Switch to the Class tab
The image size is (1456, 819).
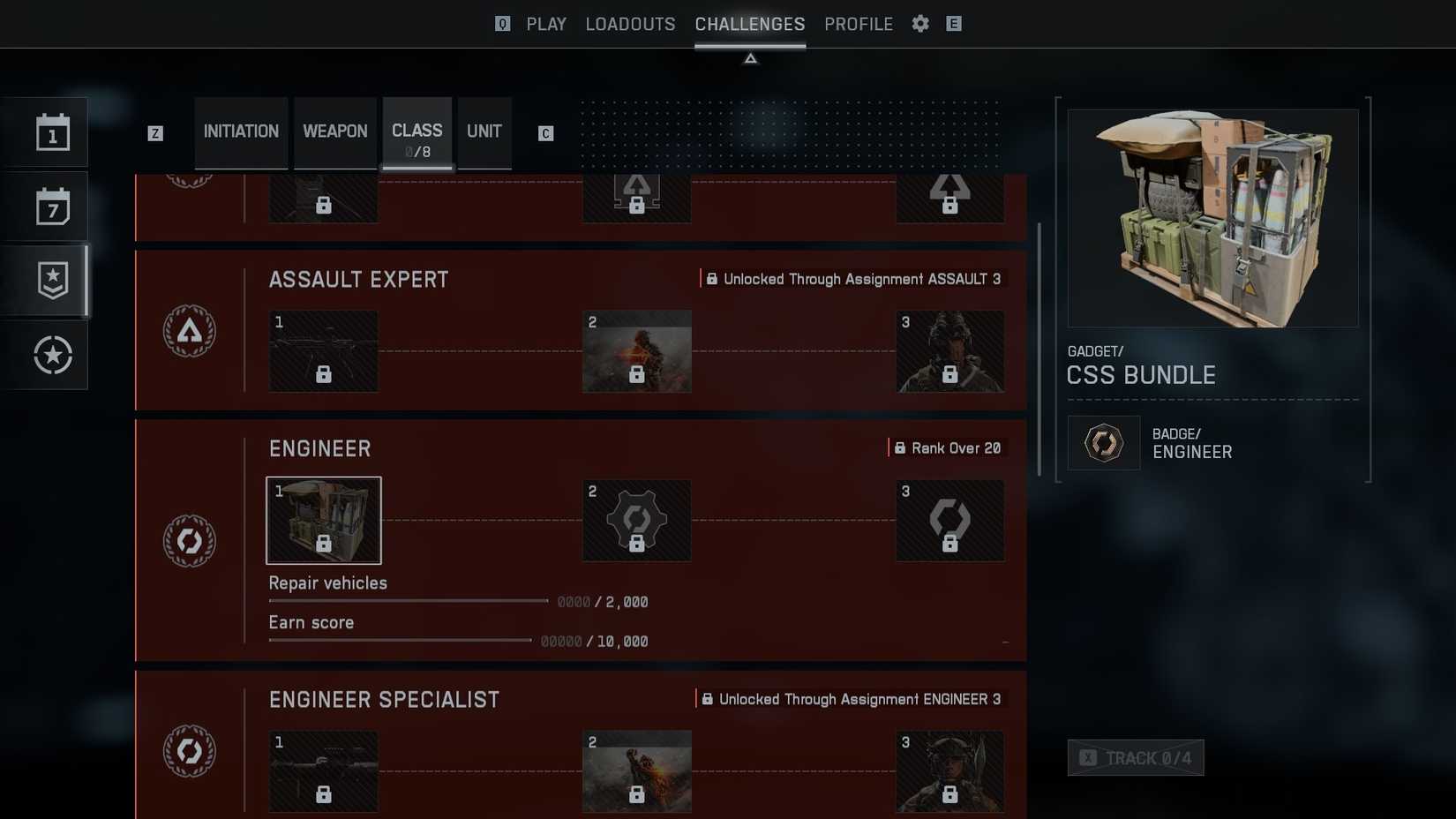pos(417,131)
